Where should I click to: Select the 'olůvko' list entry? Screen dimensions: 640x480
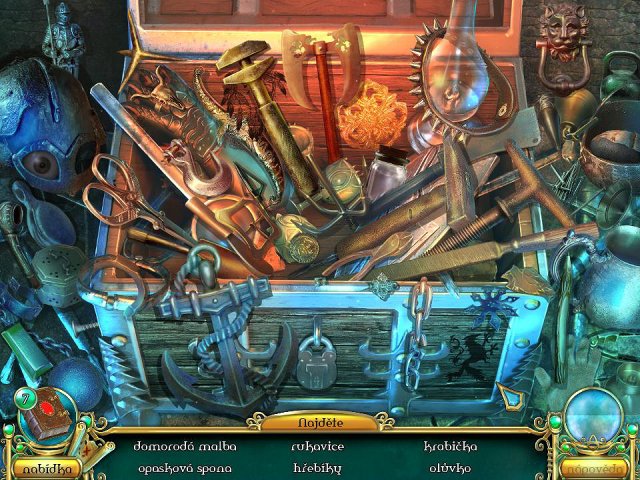[450, 467]
